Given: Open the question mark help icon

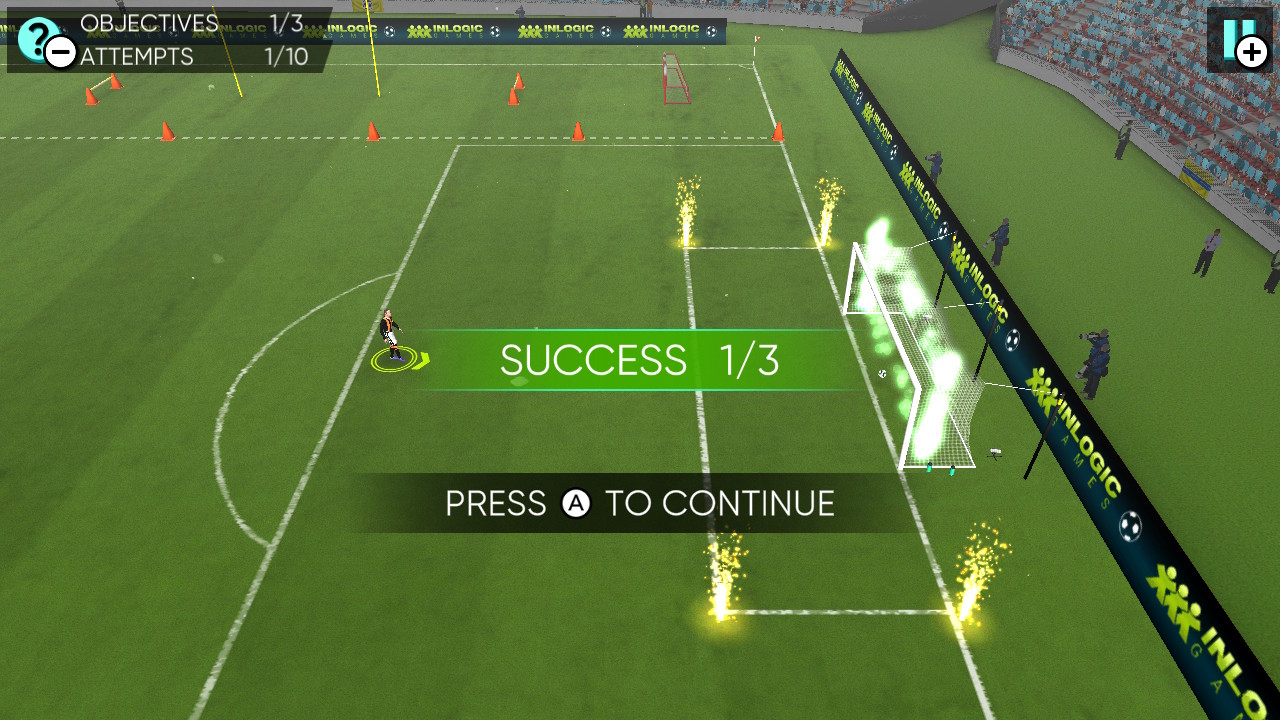Looking at the screenshot, I should click(36, 38).
